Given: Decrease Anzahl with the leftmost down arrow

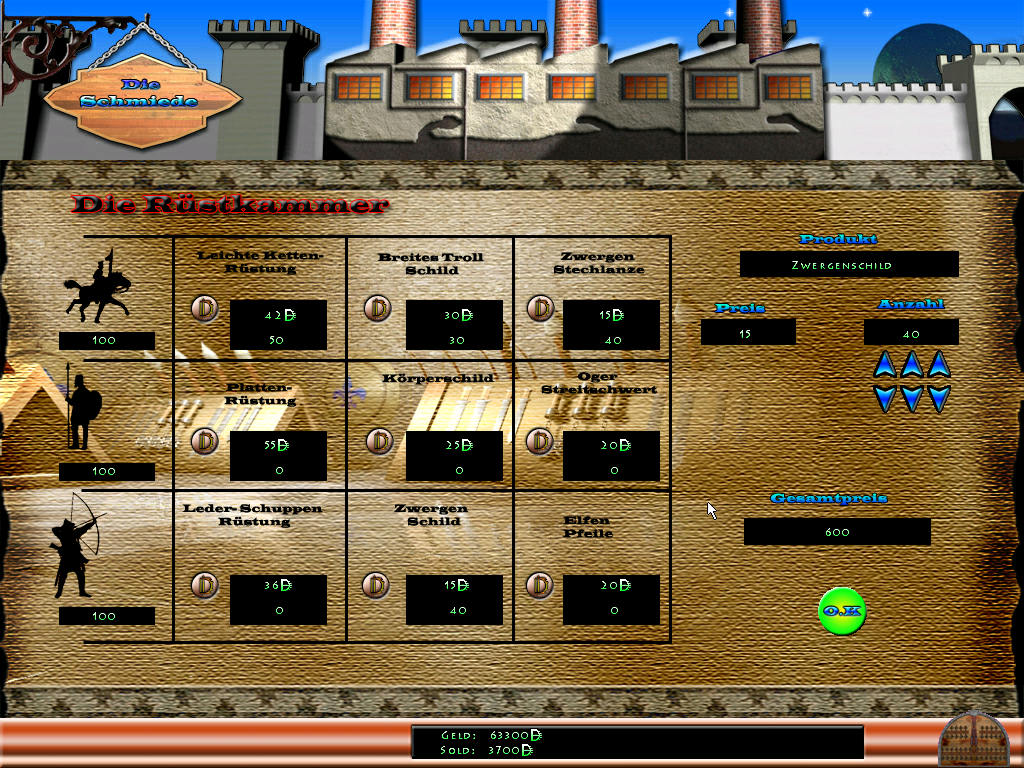Looking at the screenshot, I should (x=884, y=399).
